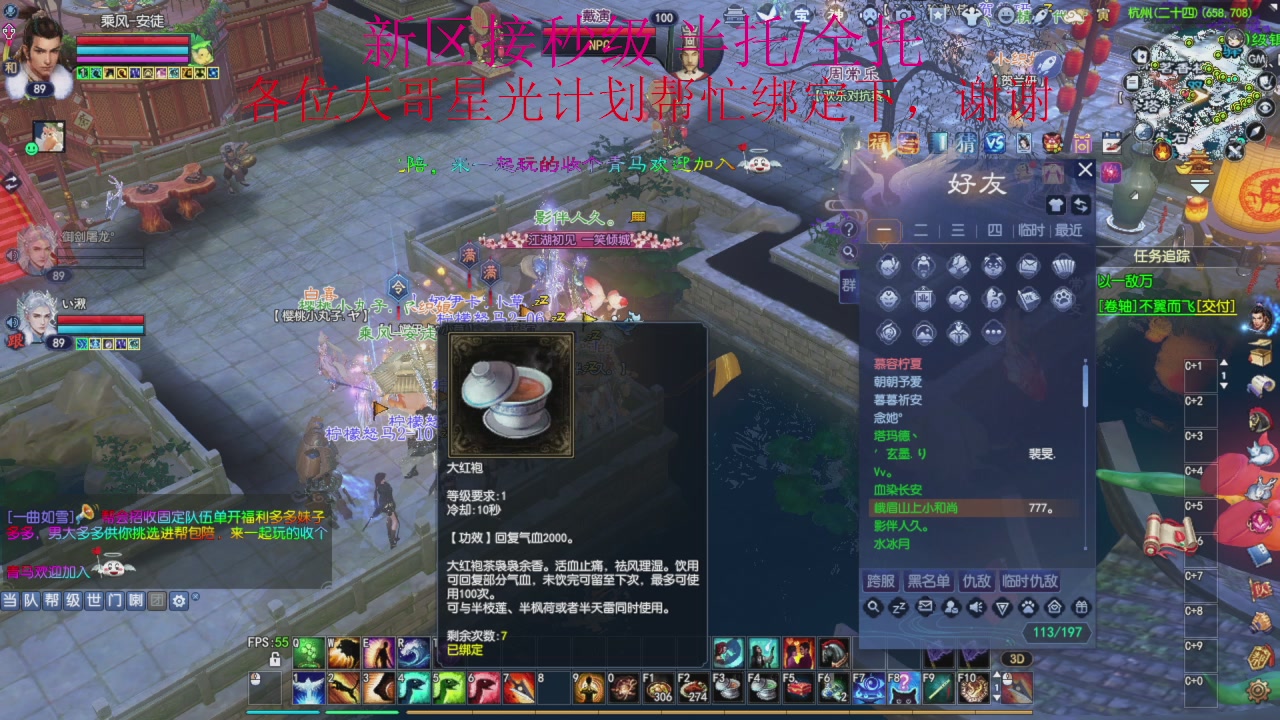Open the mail icon in friends panel footer
The image size is (1280, 720).
[x=925, y=607]
